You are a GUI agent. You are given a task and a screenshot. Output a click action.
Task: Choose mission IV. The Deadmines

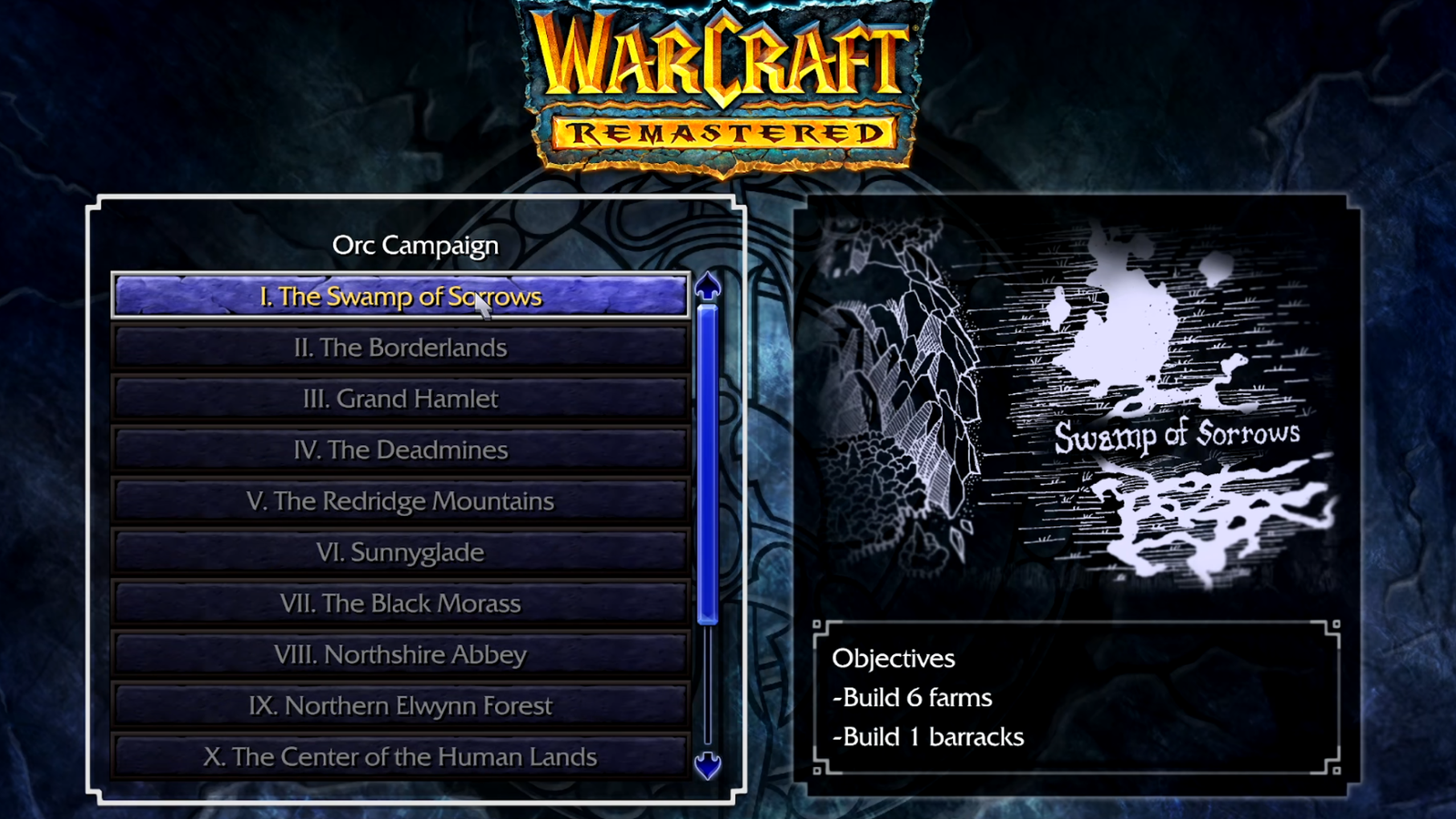pos(400,450)
